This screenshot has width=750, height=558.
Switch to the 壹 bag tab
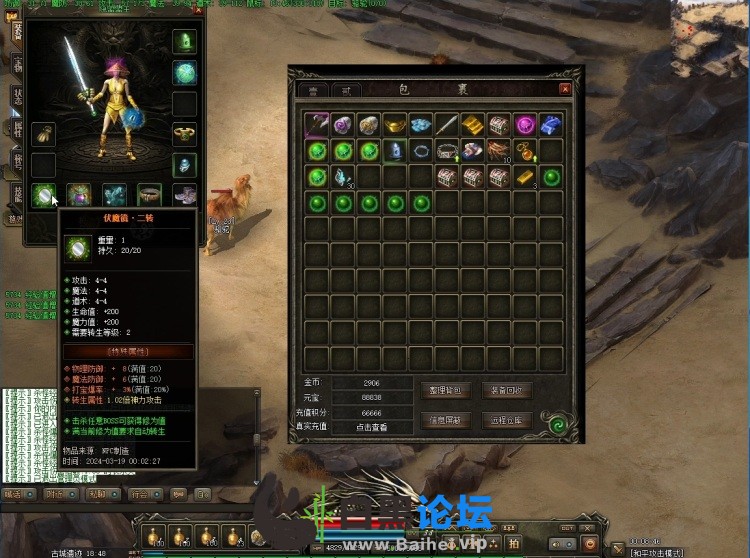tap(312, 90)
